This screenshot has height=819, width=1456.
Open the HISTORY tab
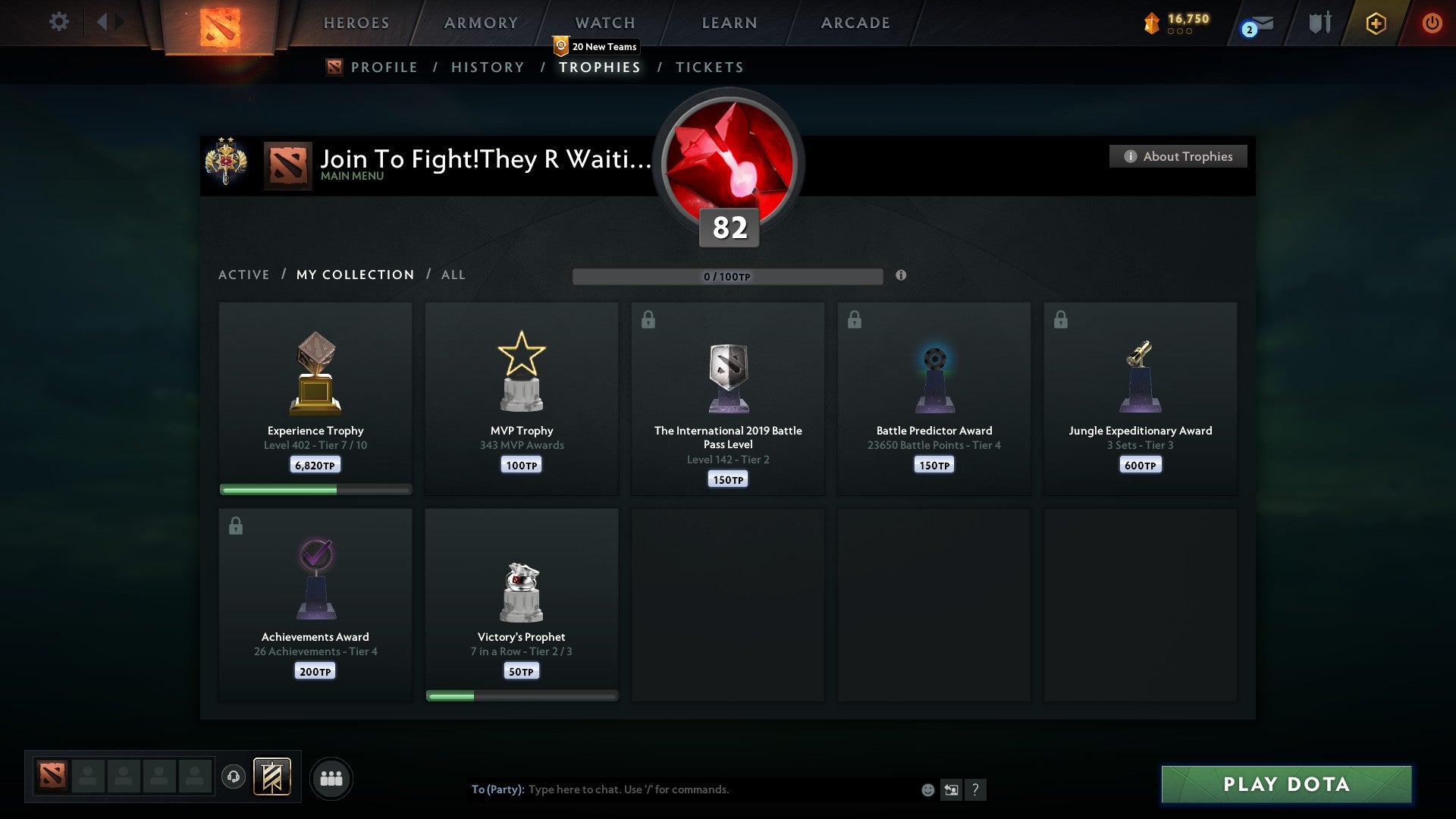[487, 67]
